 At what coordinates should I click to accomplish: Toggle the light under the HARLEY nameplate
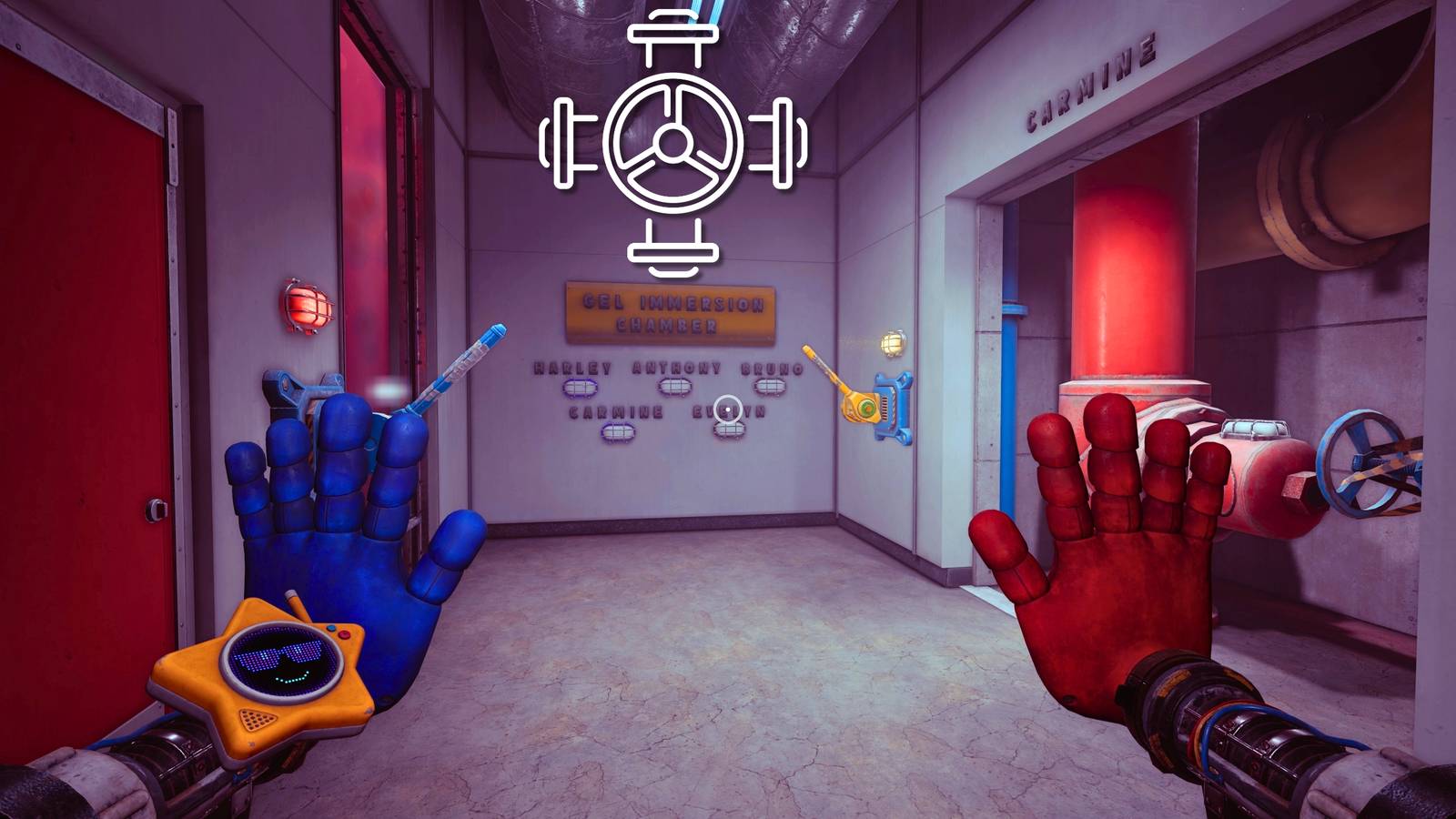(578, 389)
